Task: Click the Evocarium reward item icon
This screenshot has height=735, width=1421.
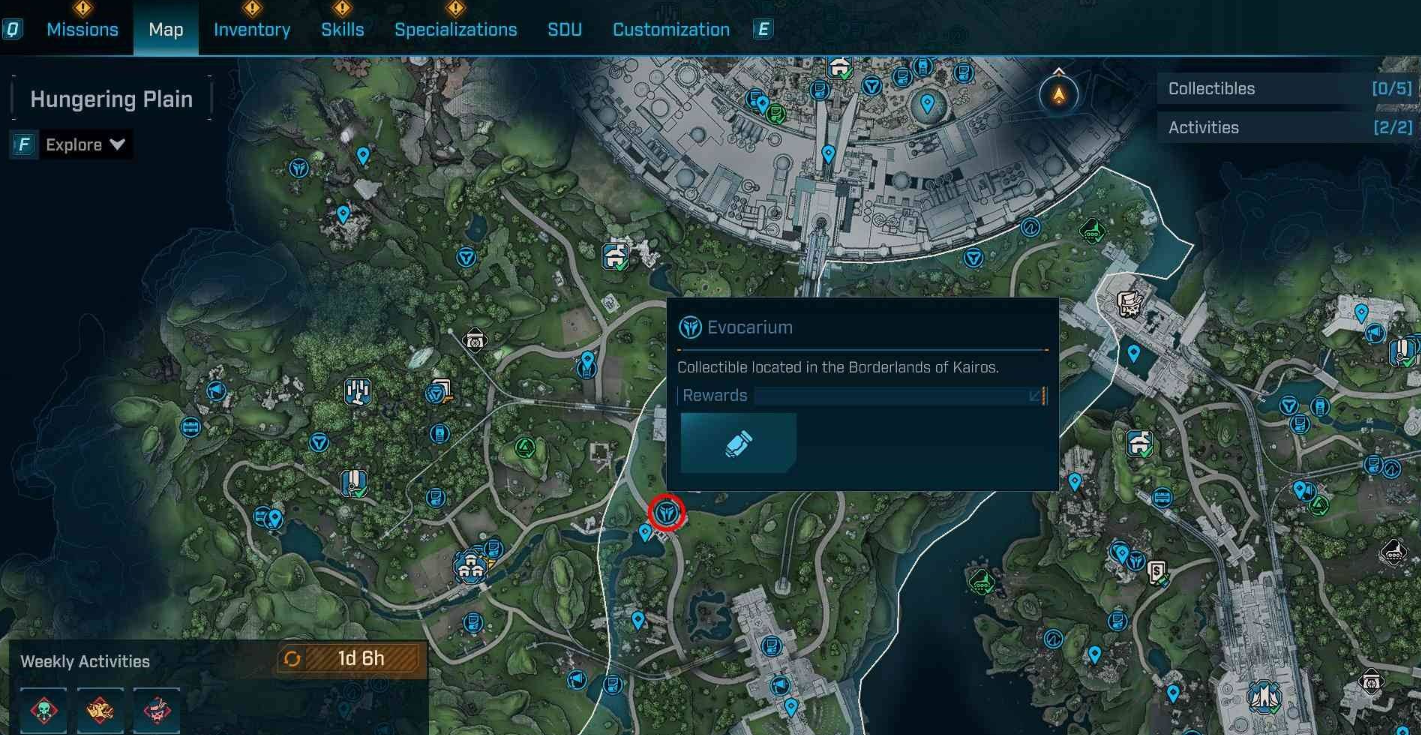Action: (x=738, y=444)
